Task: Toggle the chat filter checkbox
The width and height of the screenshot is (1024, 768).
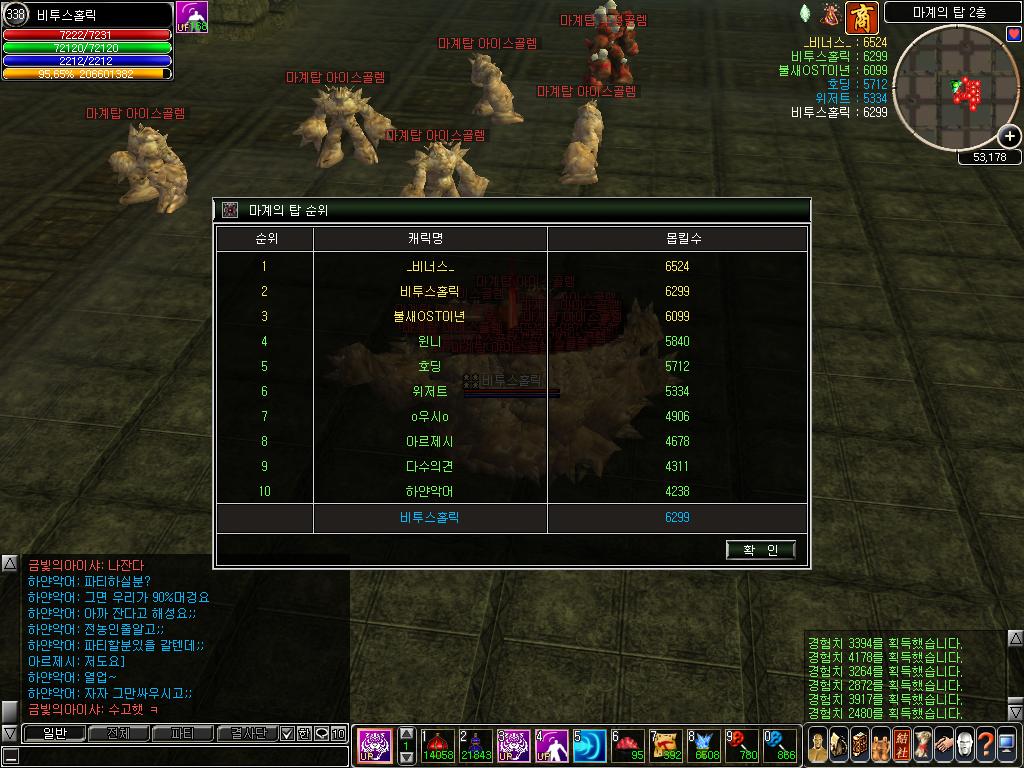Action: coord(286,734)
